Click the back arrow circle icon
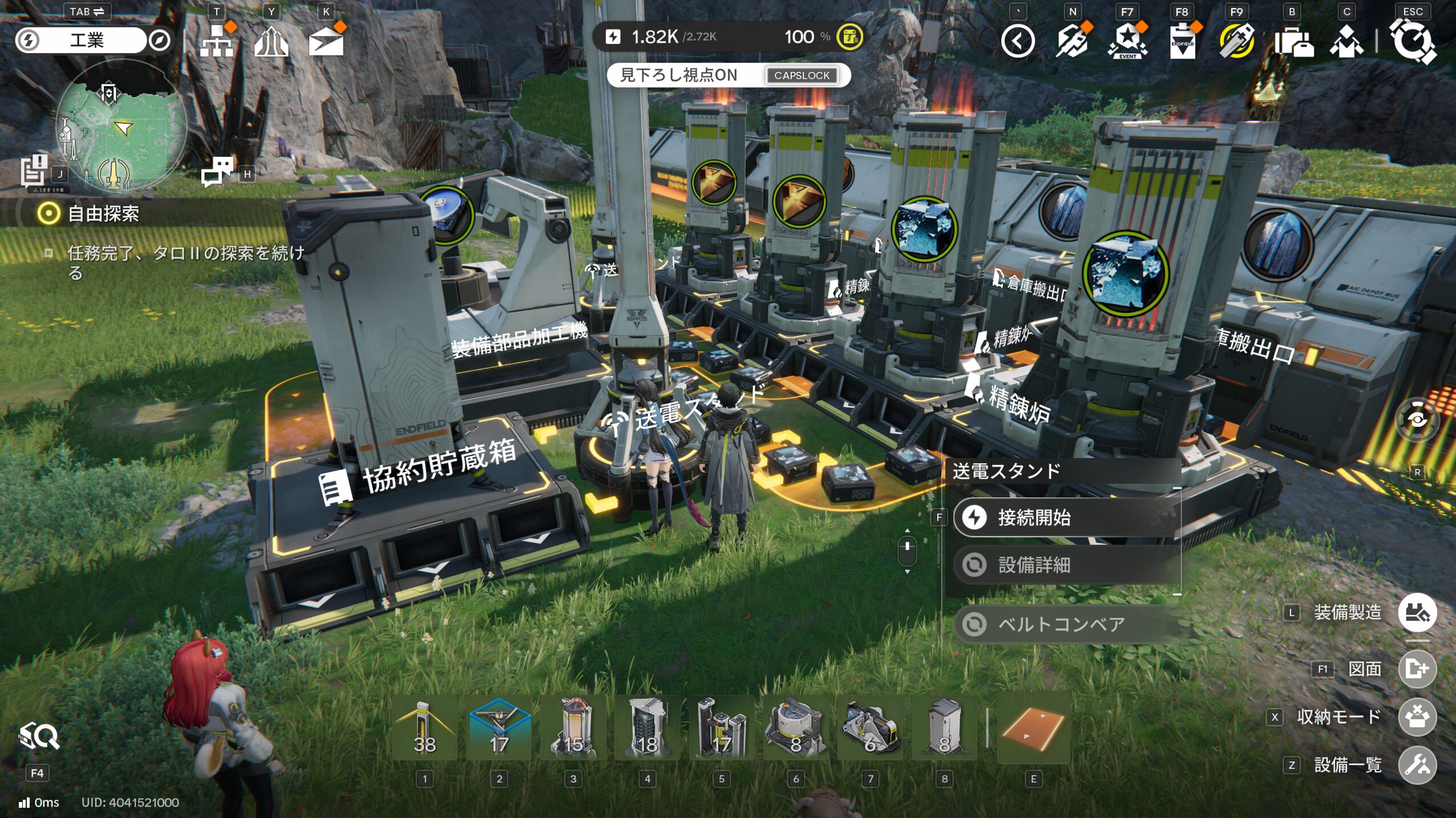Viewport: 1456px width, 818px height. [x=1018, y=41]
